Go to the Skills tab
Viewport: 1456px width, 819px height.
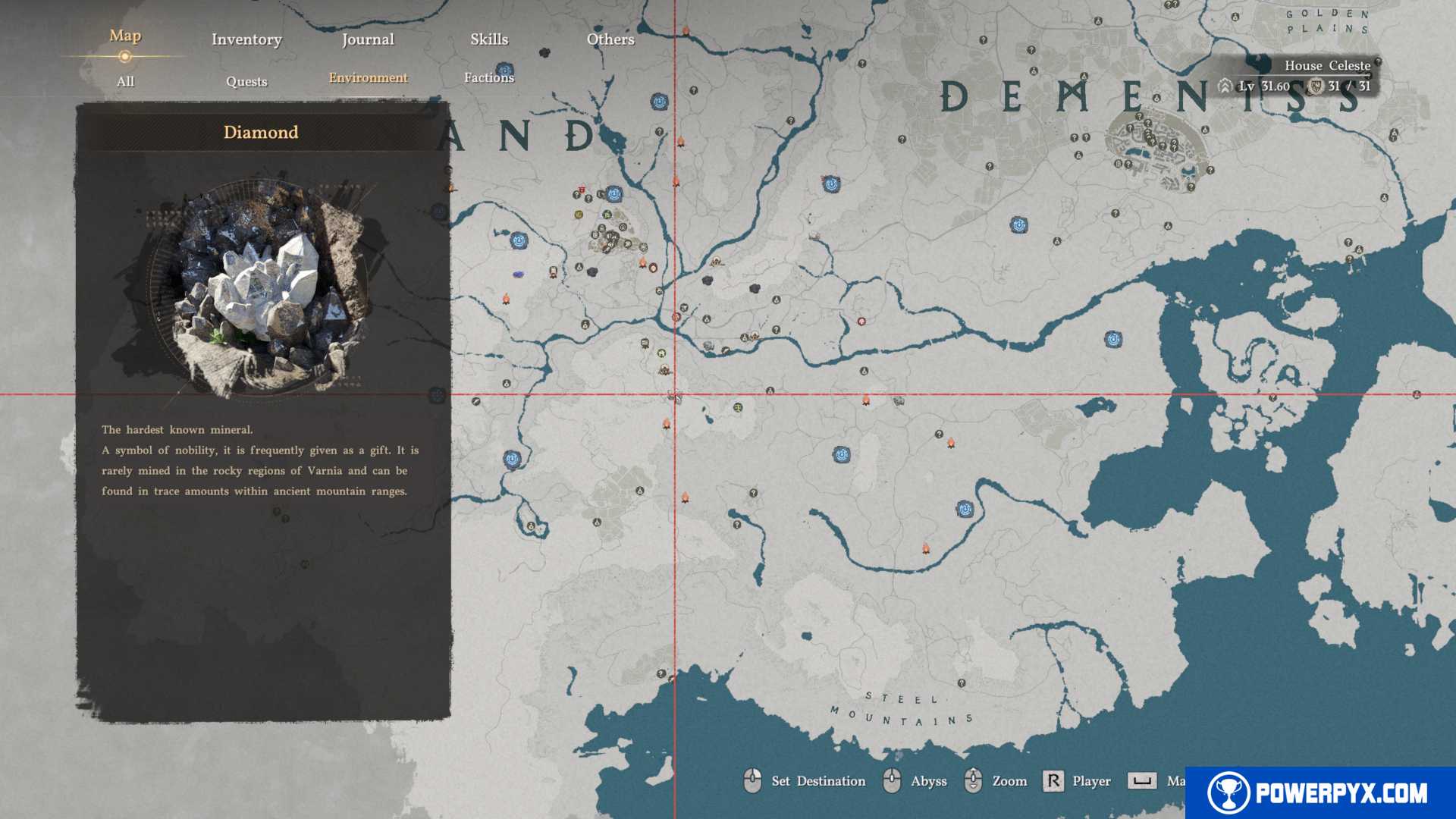(489, 39)
